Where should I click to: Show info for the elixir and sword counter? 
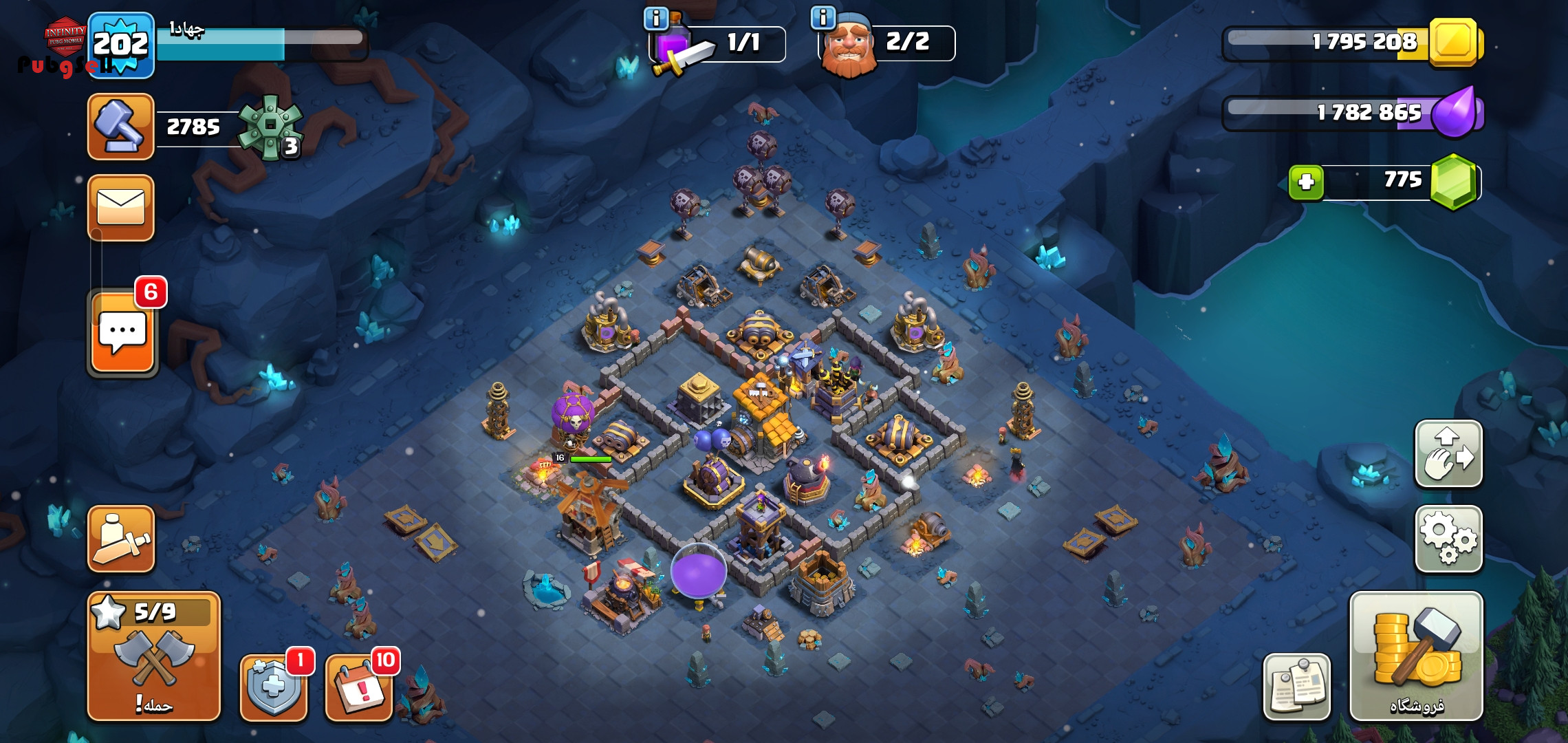pos(656,19)
